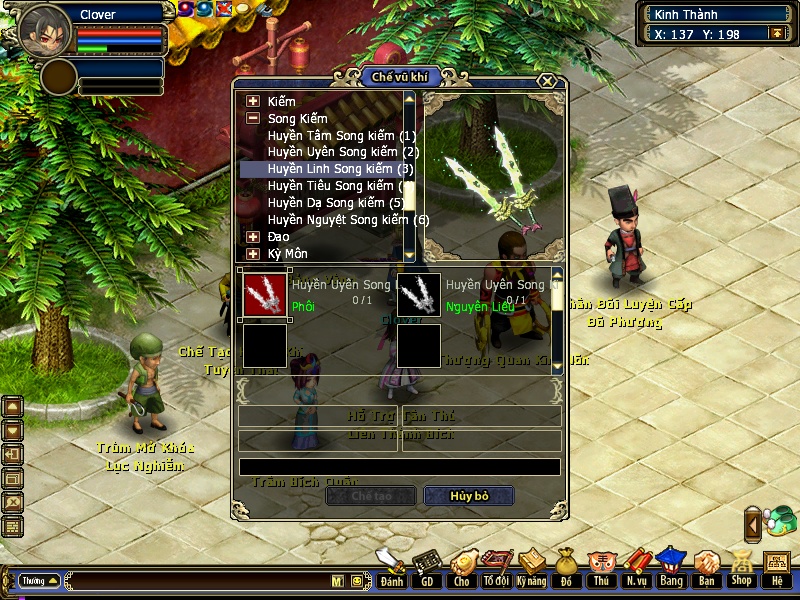Select Huyền Tâm Song kiếm (1)
The image size is (800, 600).
[341, 135]
